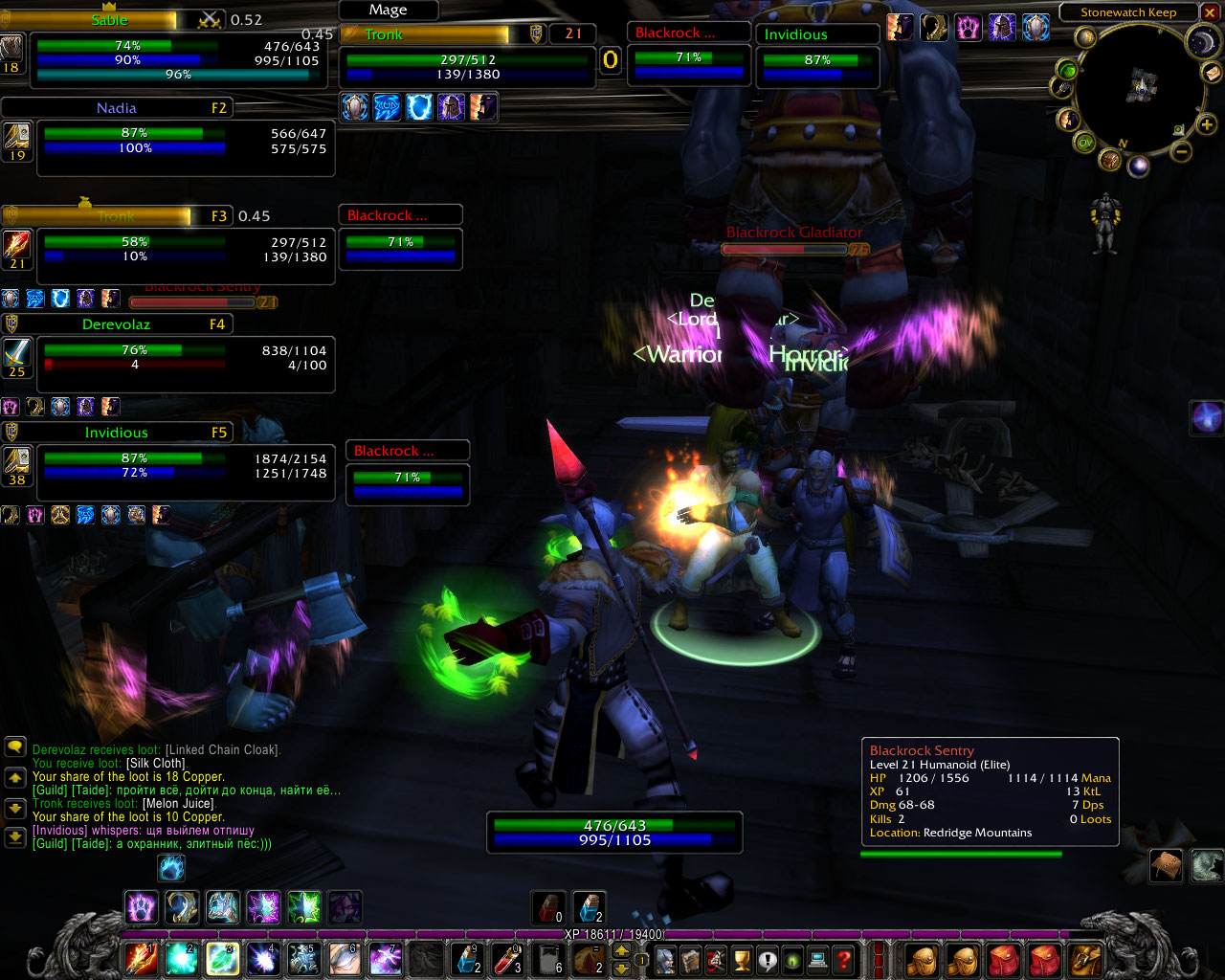Zoom out the minimap with minus button
1225x980 pixels.
point(1182,151)
